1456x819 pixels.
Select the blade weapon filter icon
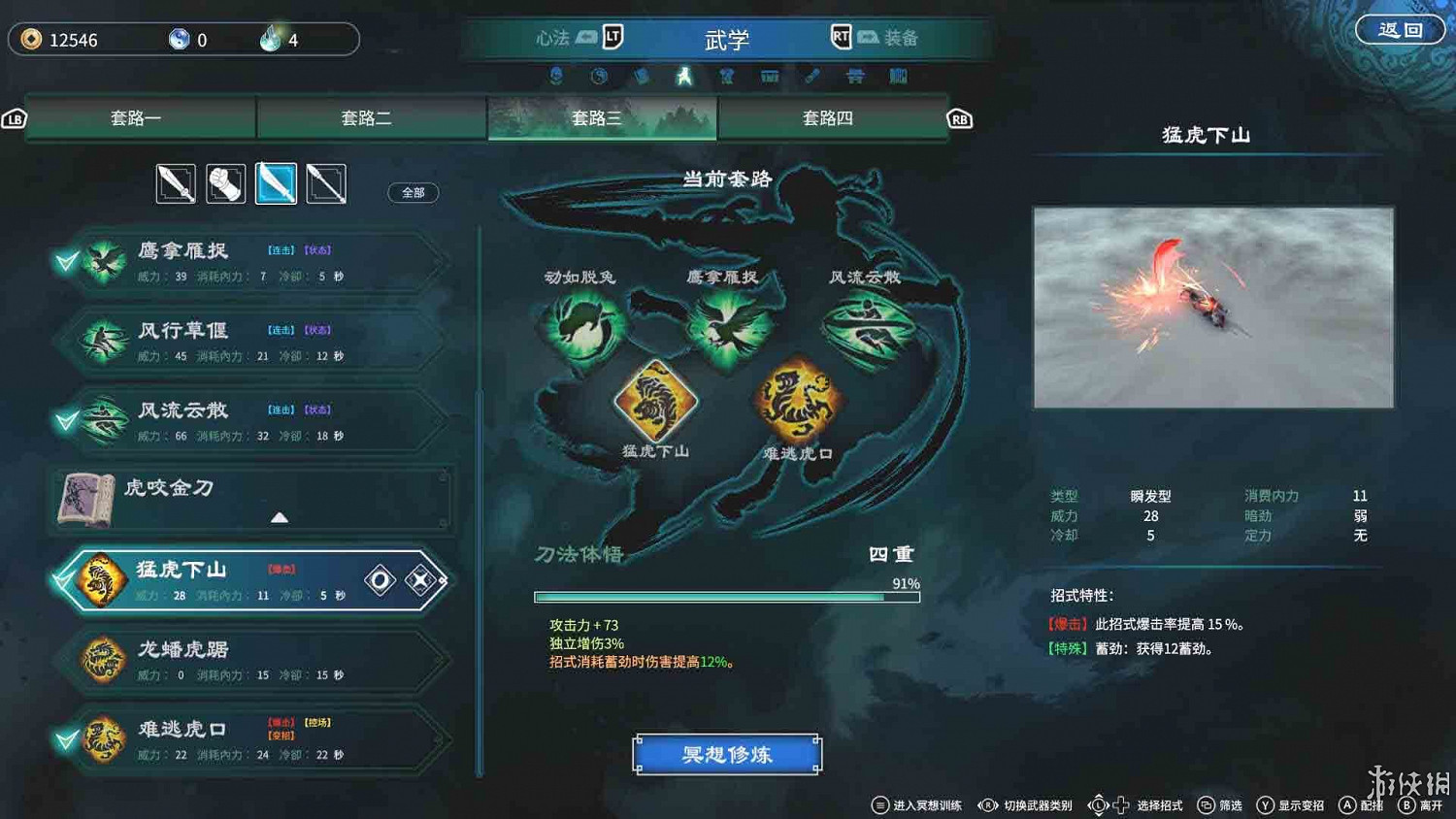coord(277,183)
